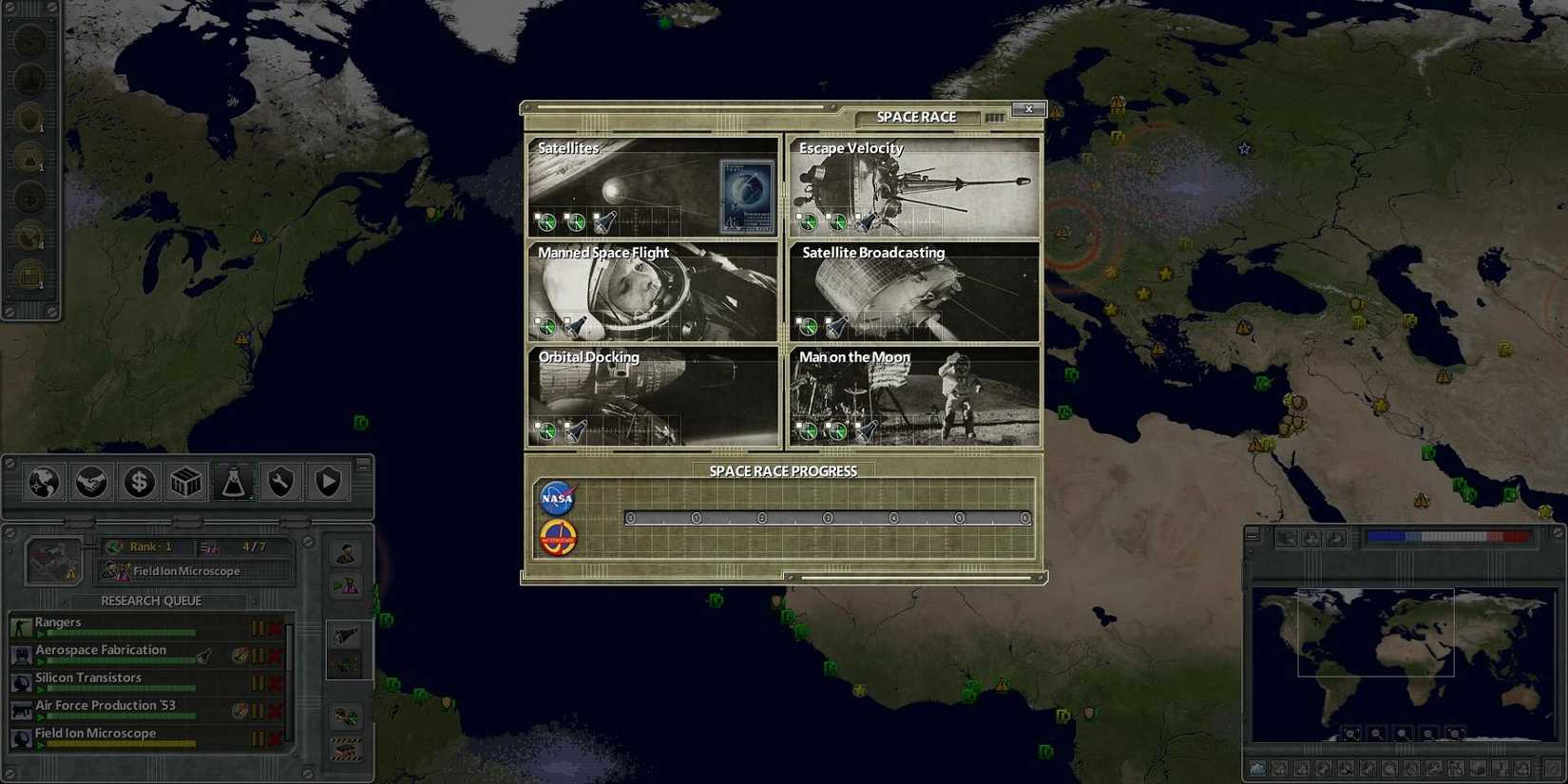Pause the Rangers research item
The height and width of the screenshot is (784, 1568).
pos(258,627)
